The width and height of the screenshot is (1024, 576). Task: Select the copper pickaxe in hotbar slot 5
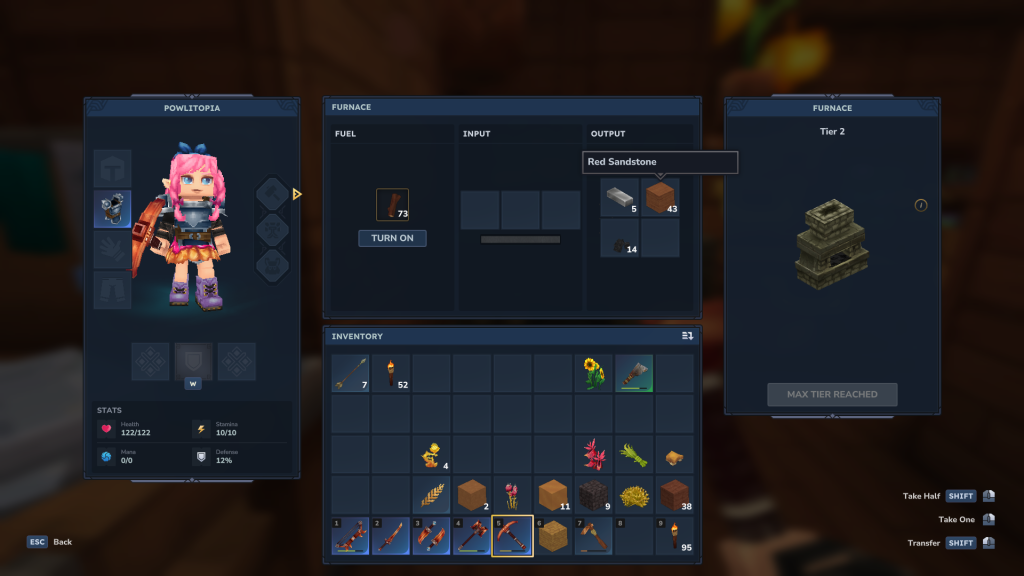coord(512,536)
